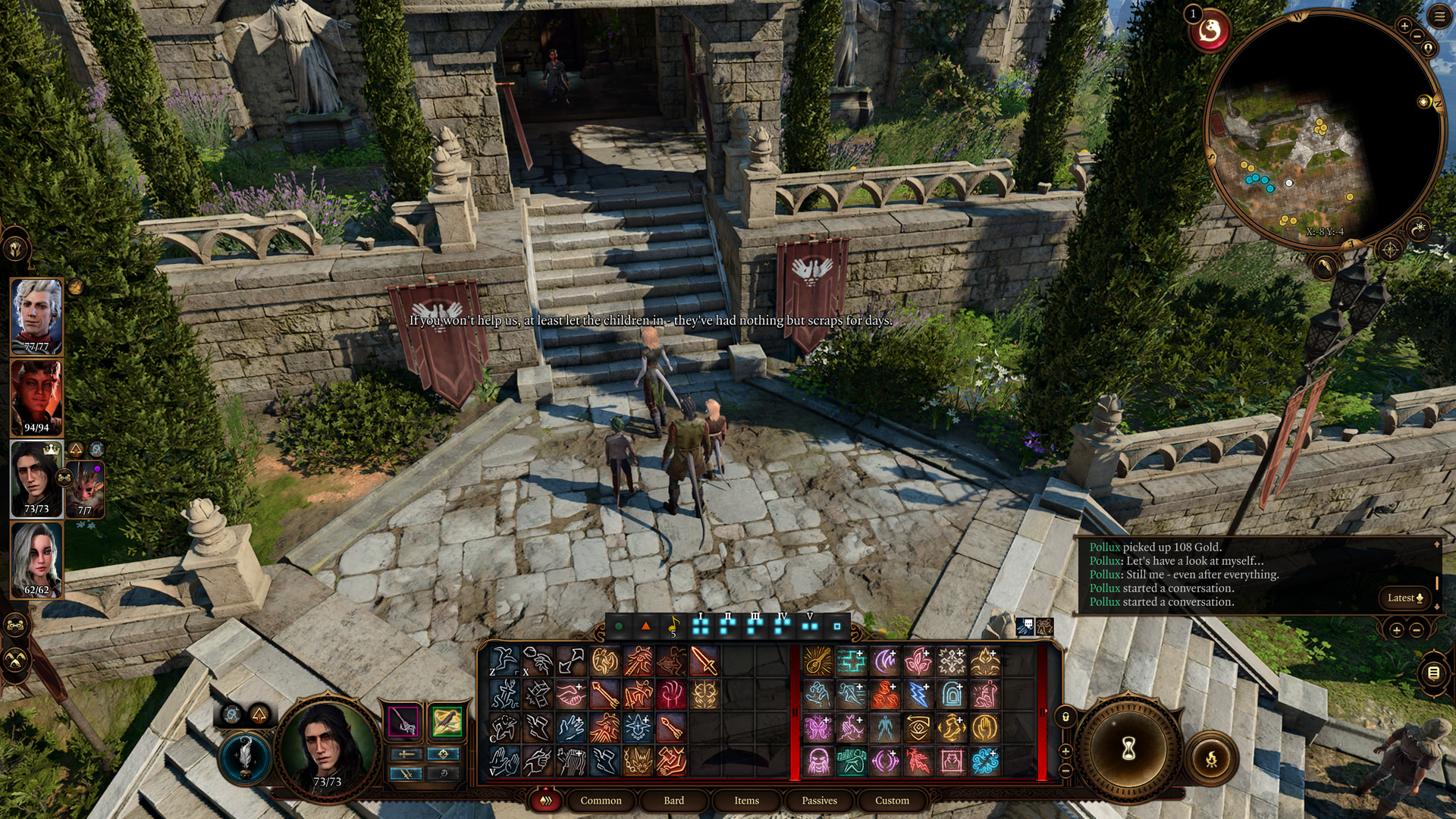The height and width of the screenshot is (819, 1456).
Task: Select the Items hotbar tab
Action: click(746, 801)
